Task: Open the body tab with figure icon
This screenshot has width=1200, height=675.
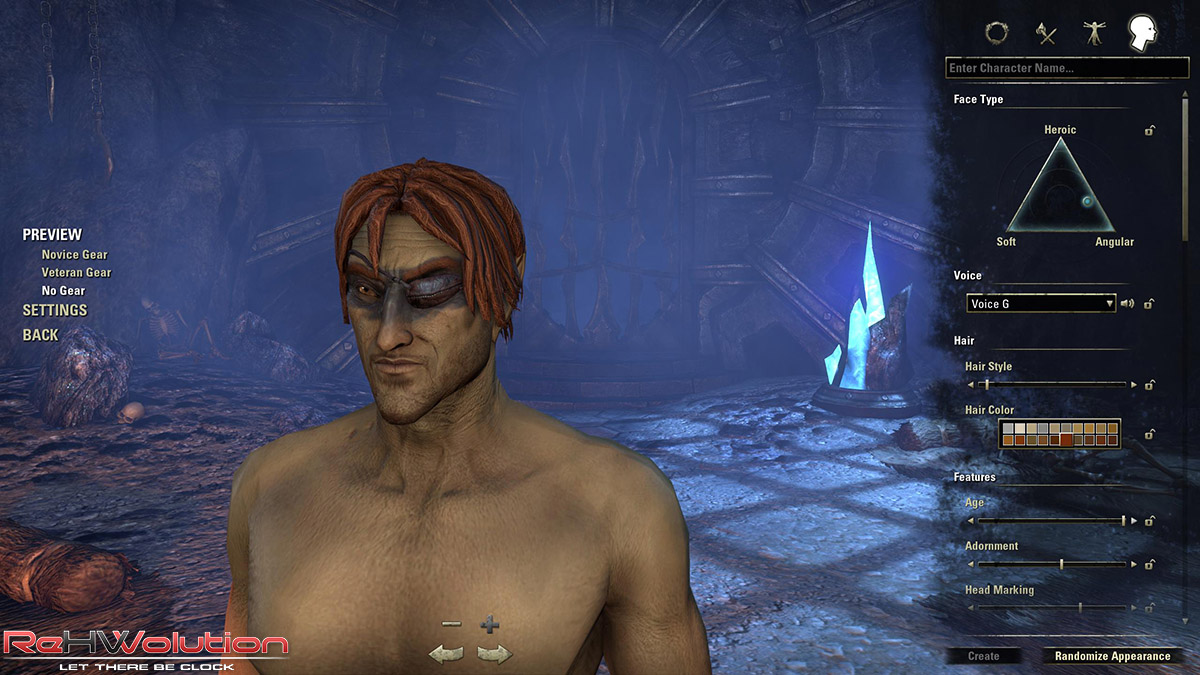Action: click(1093, 33)
